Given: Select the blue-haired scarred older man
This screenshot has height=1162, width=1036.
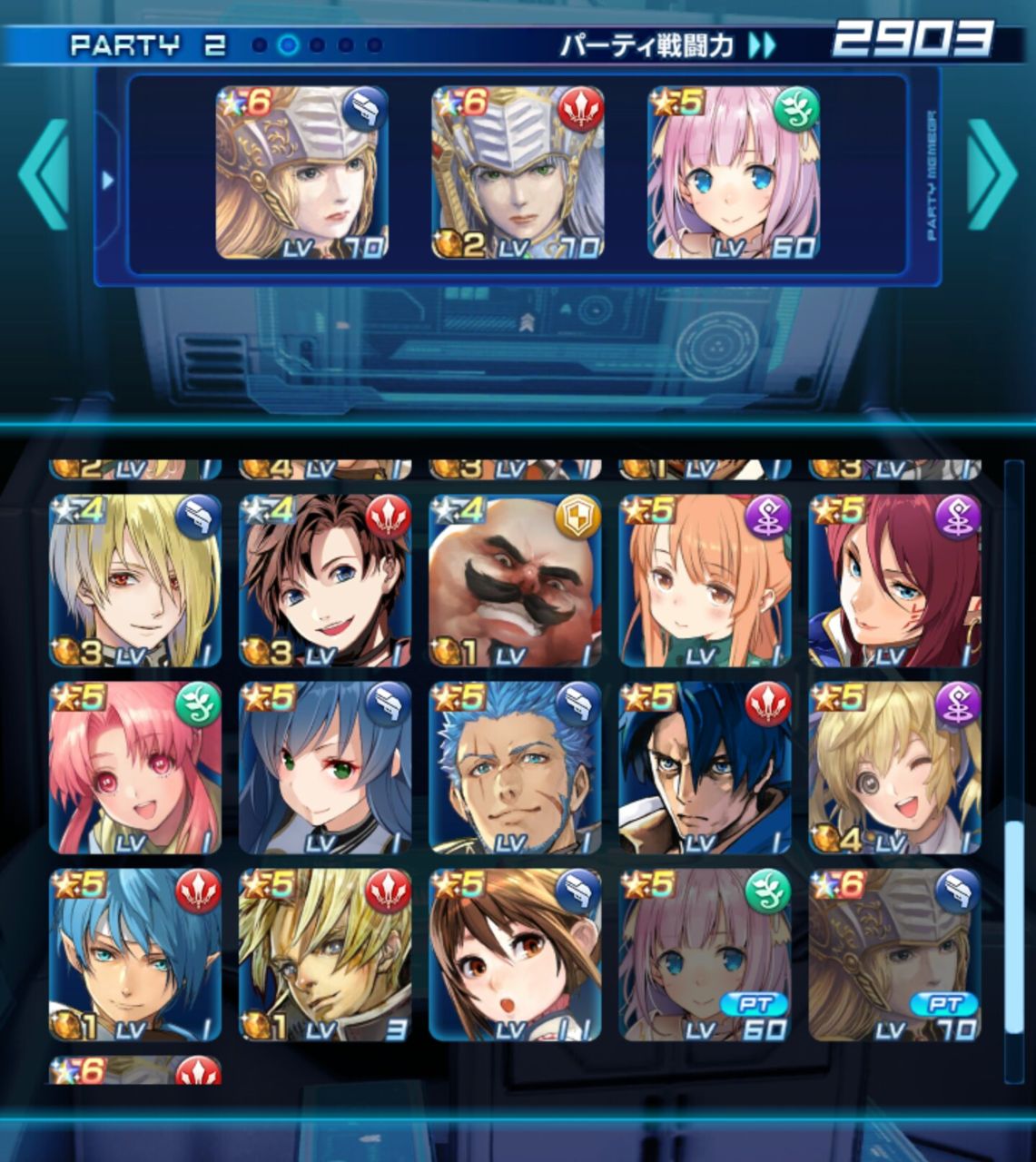Looking at the screenshot, I should [514, 768].
